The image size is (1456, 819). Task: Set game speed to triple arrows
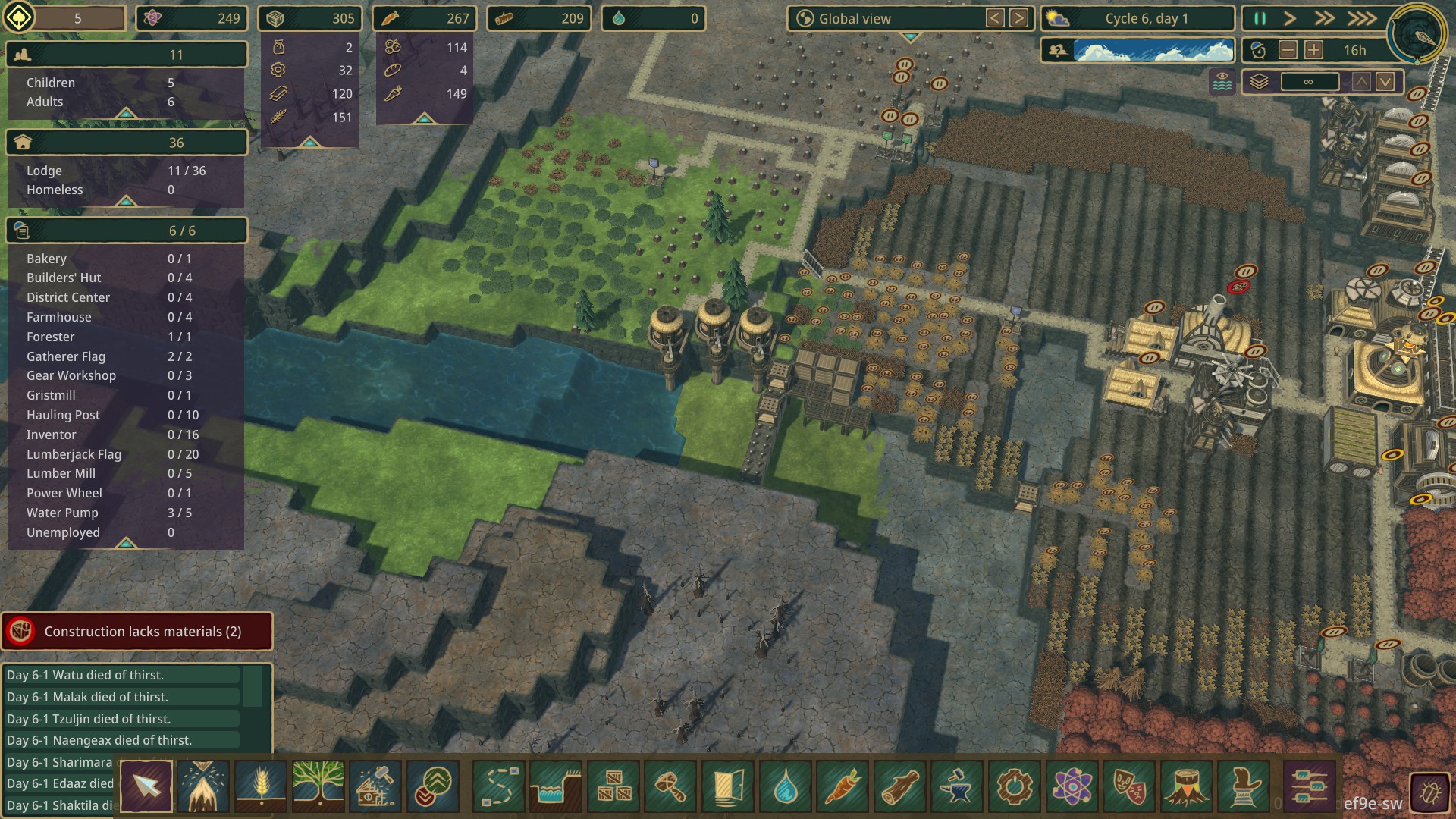pyautogui.click(x=1362, y=19)
